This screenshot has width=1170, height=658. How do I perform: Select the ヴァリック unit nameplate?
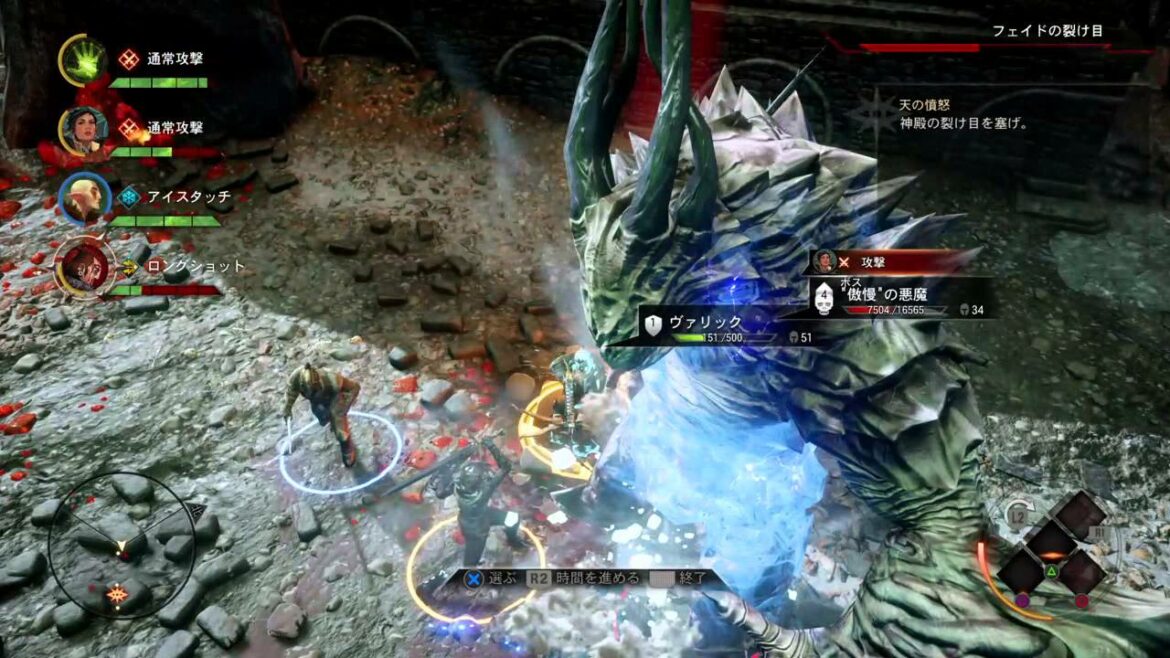click(x=708, y=323)
